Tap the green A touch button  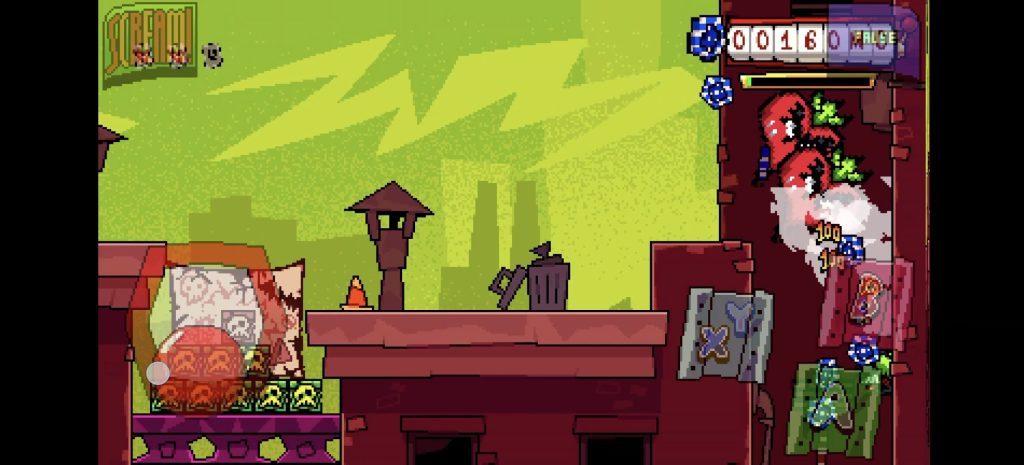[832, 407]
